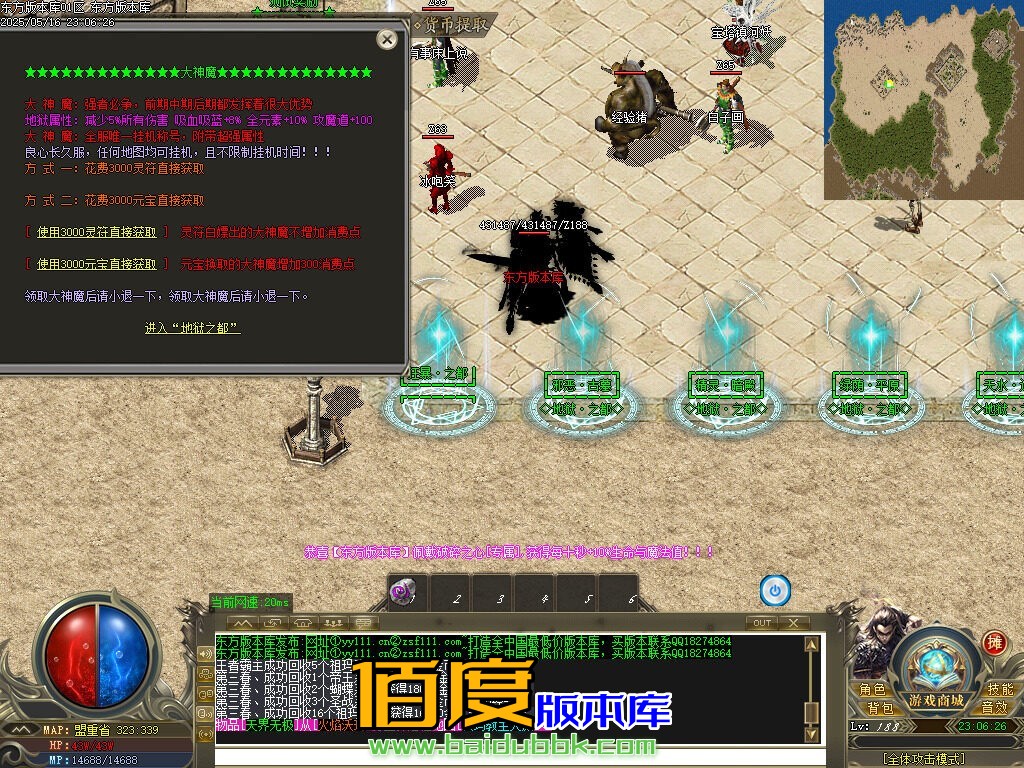The image size is (1024, 768).
Task: Choose 使用3000元宝直接获取 option
Action: coord(96,264)
